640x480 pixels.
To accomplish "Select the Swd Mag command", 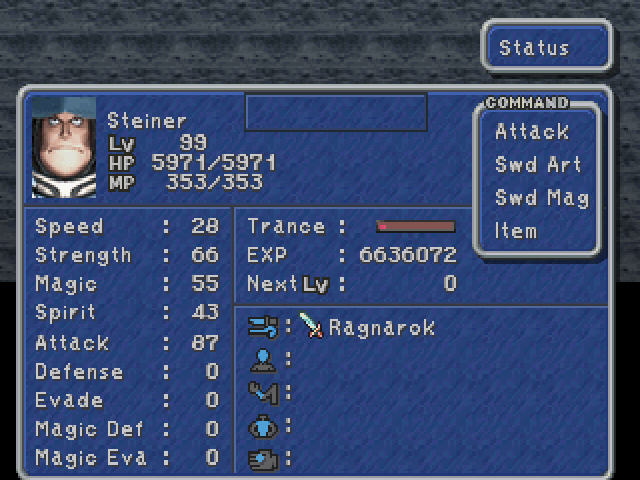I will point(540,198).
